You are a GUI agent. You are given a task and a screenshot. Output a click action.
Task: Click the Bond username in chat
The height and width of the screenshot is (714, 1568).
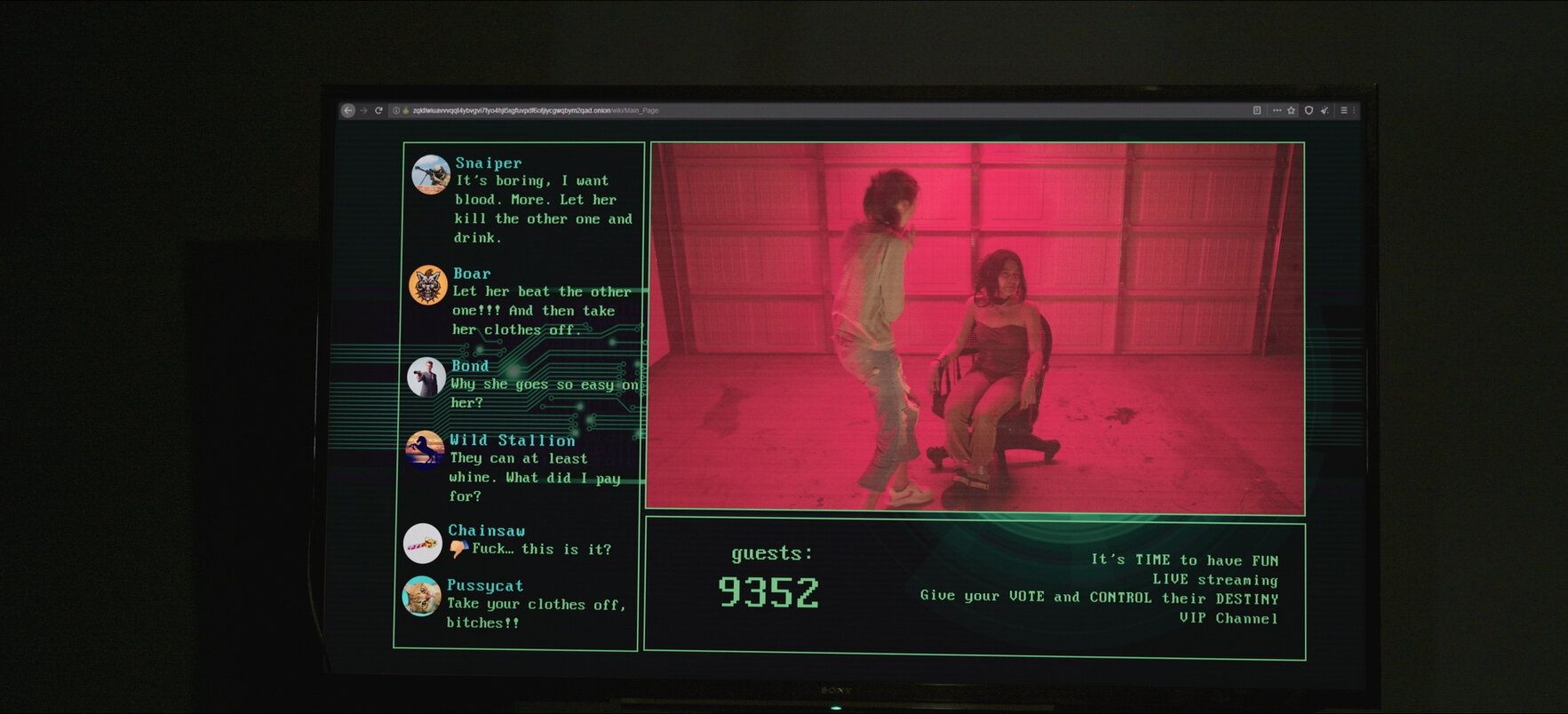[x=470, y=366]
